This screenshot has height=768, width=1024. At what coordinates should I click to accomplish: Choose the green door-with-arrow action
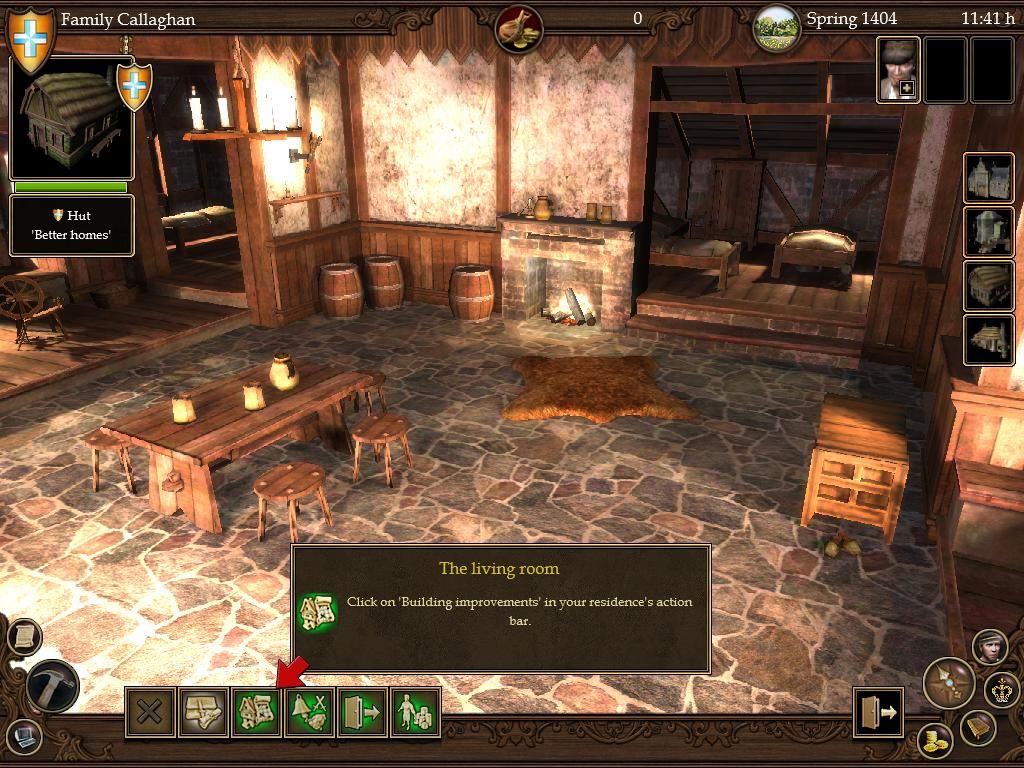tap(362, 712)
